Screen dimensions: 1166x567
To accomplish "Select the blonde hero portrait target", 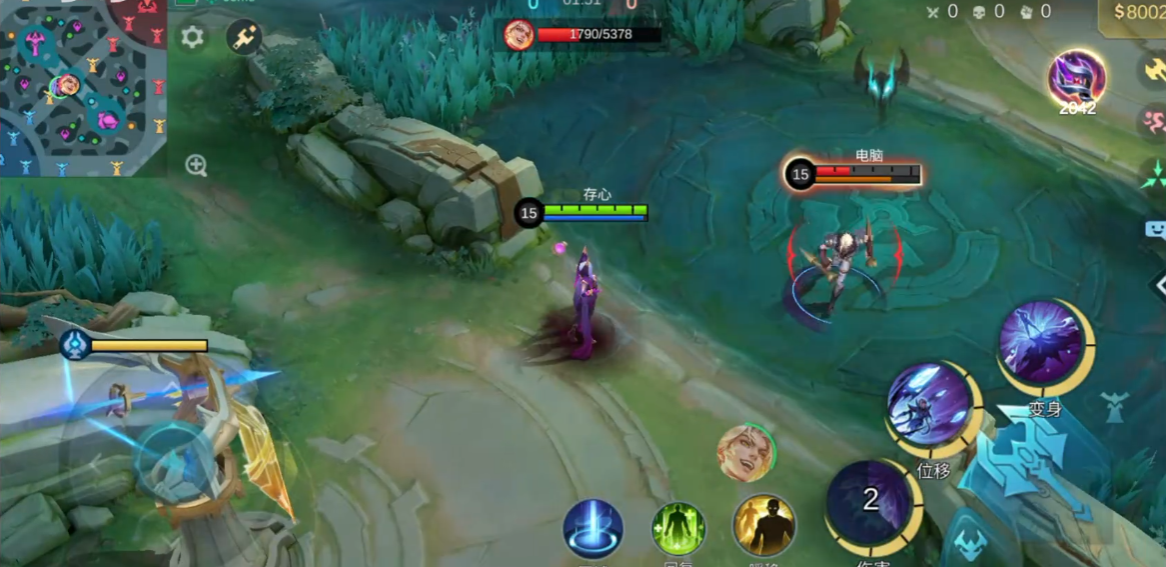I will click(745, 453).
